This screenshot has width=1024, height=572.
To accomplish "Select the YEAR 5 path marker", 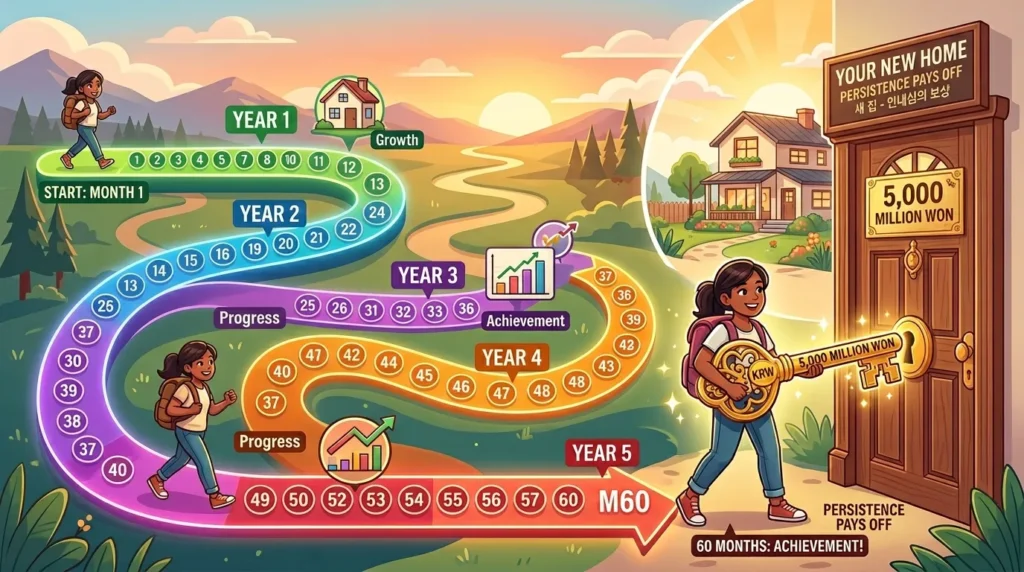I will [x=601, y=452].
